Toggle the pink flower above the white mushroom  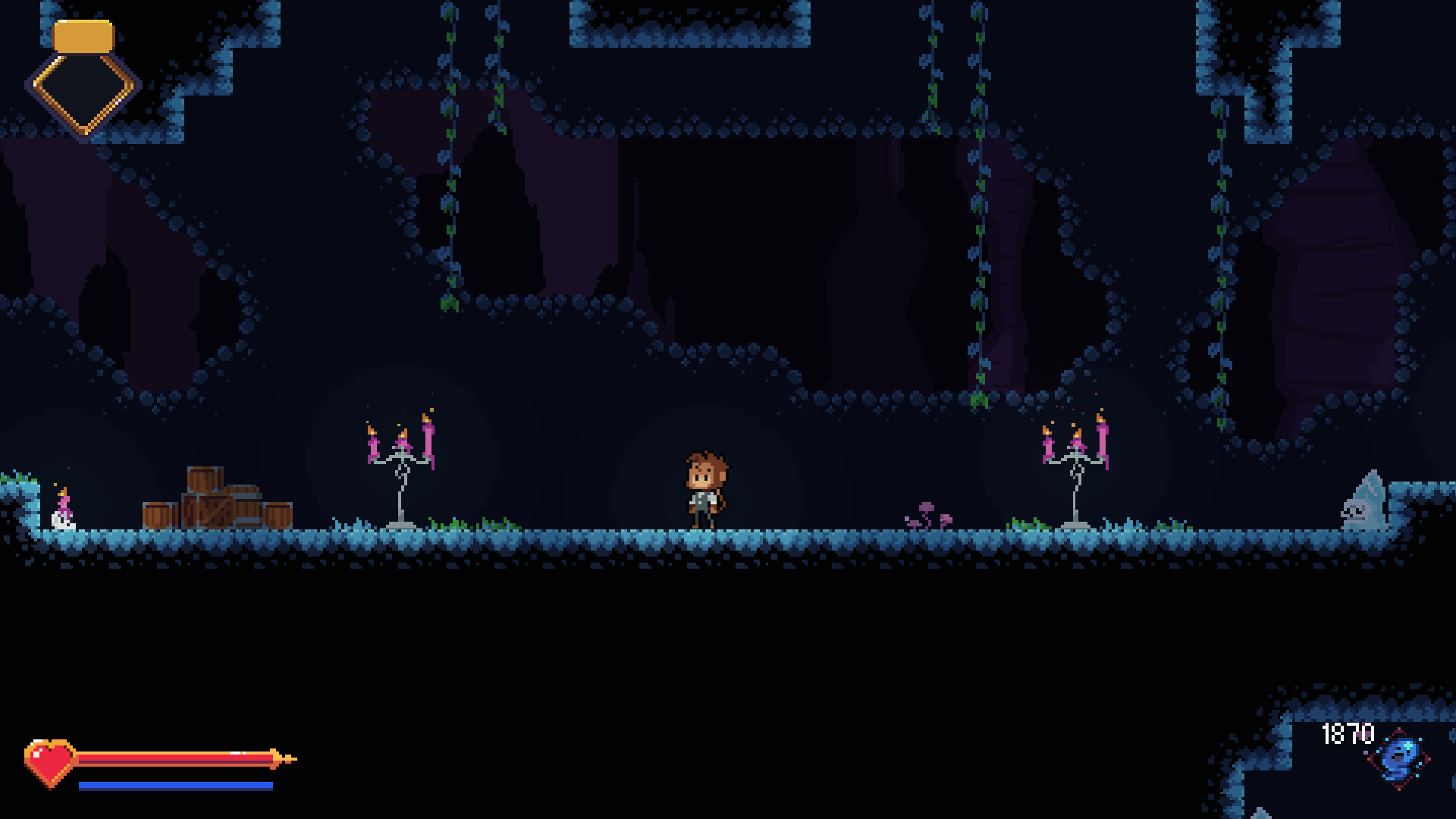64,502
